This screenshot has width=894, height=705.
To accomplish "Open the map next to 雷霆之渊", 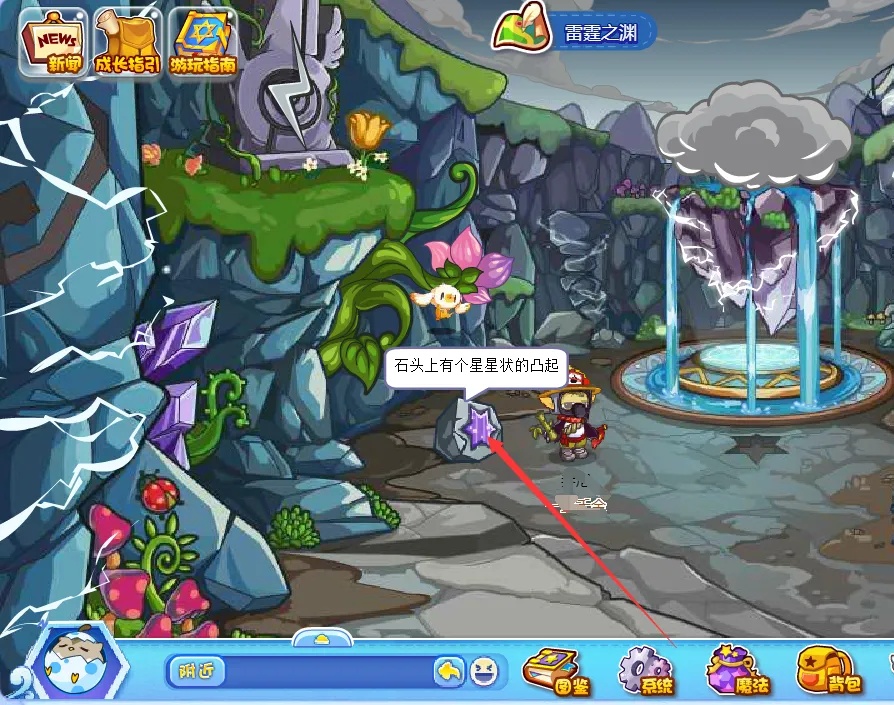I will (x=517, y=30).
